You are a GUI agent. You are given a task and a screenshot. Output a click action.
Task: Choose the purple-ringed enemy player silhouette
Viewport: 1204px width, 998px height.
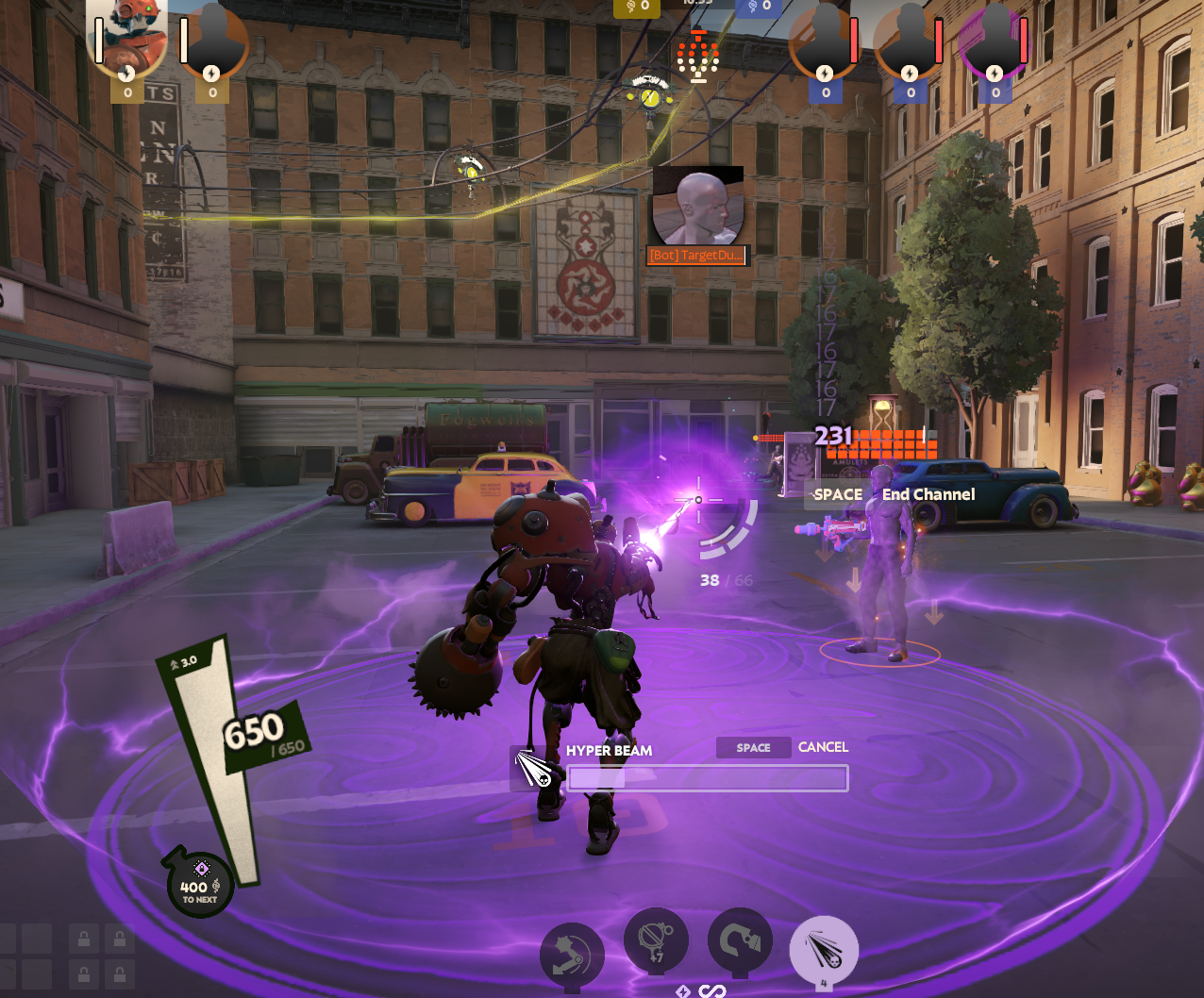[x=994, y=42]
